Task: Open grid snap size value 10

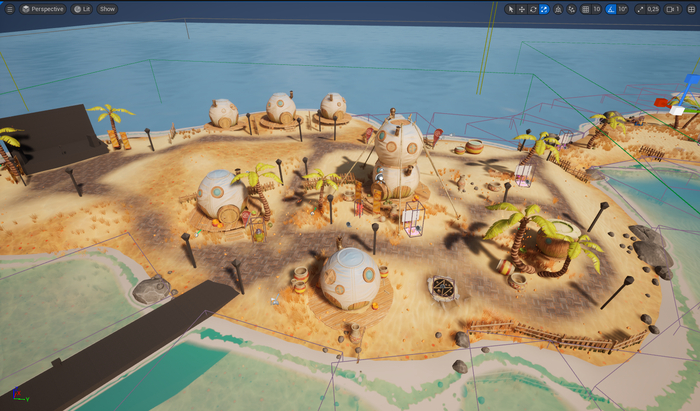Action: [597, 9]
